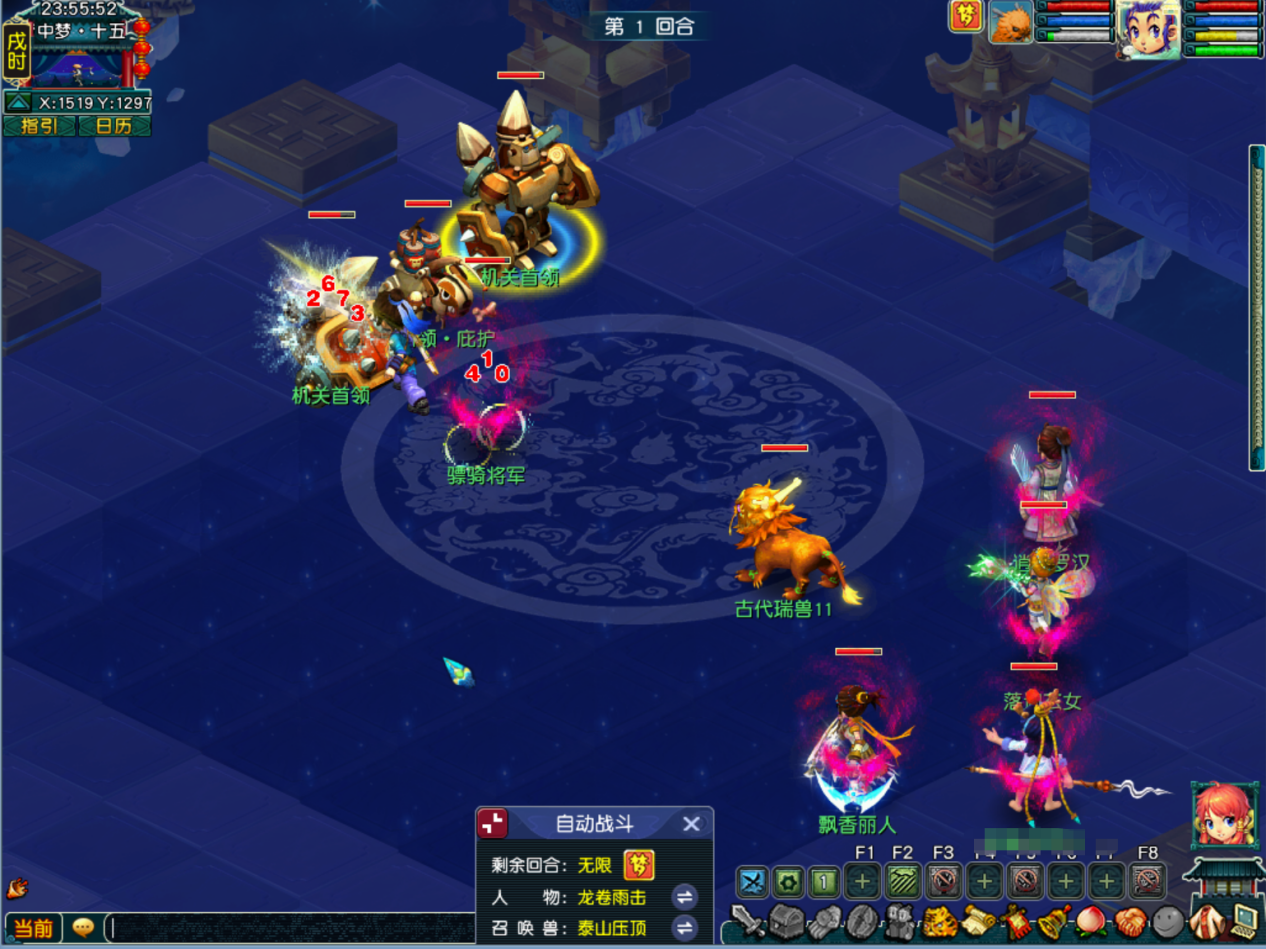Image resolution: width=1266 pixels, height=949 pixels.
Task: Open the 指引 guide button
Action: point(39,126)
